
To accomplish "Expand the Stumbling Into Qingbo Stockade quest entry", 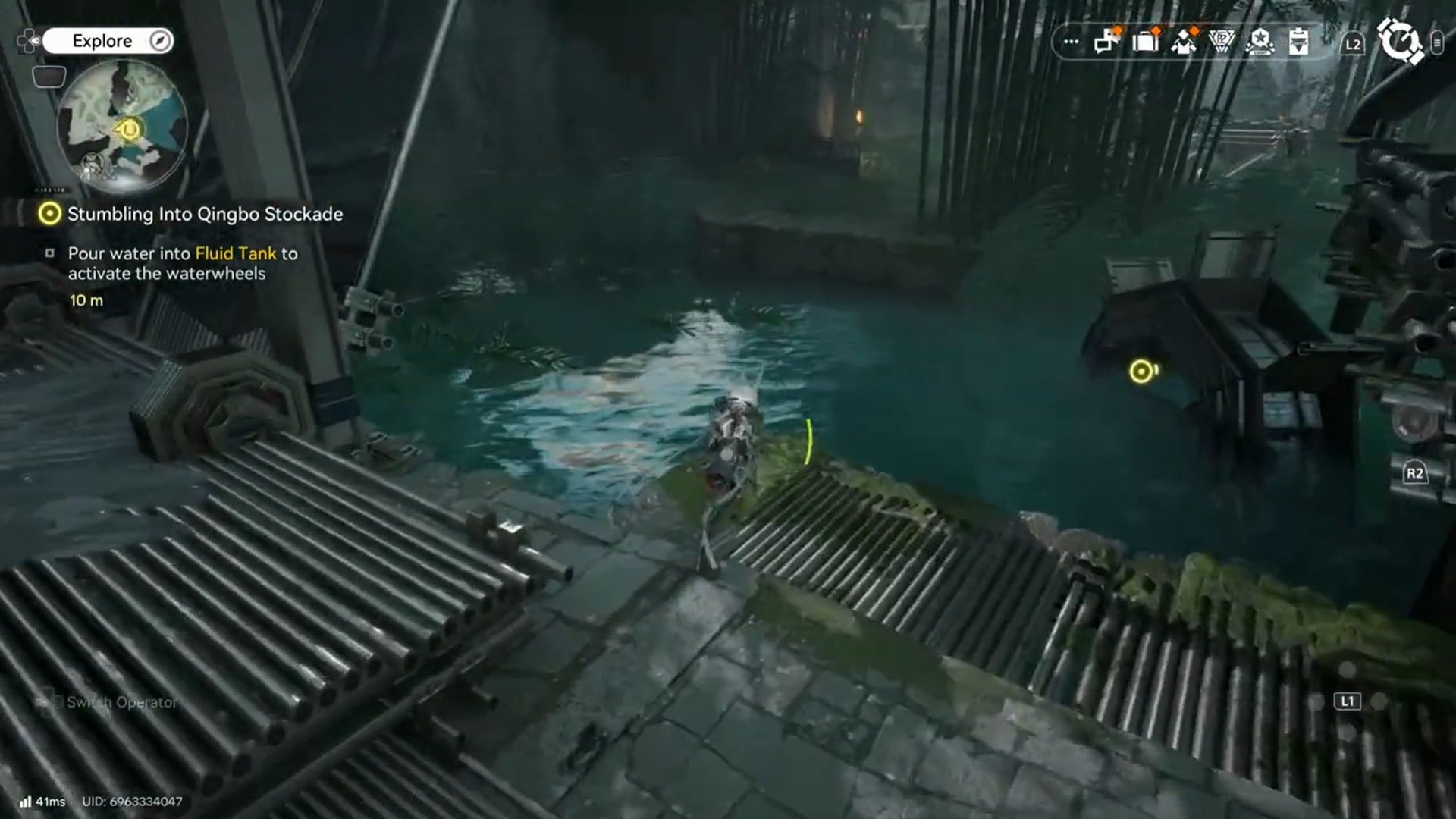I will [204, 215].
